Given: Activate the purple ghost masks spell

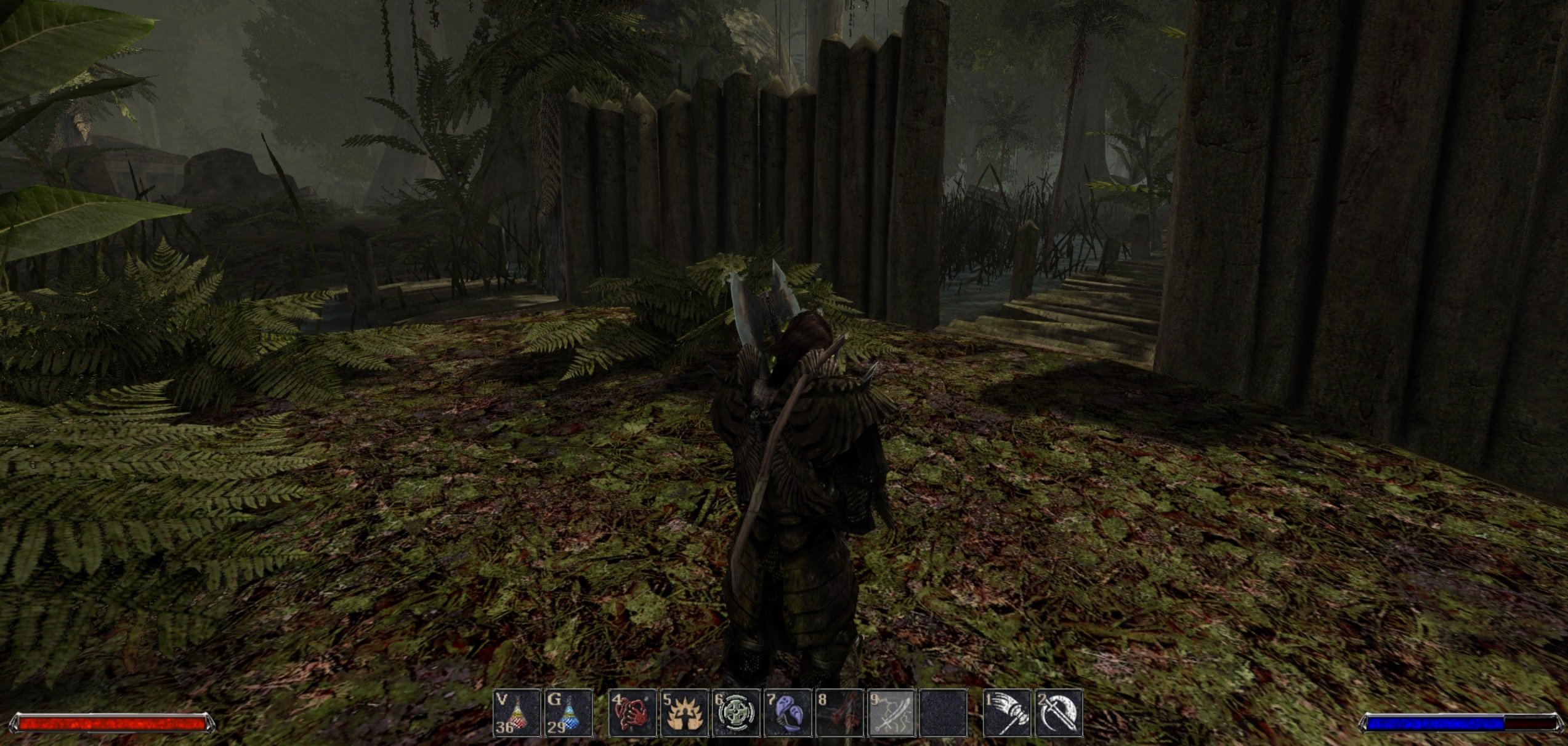Looking at the screenshot, I should tap(787, 713).
